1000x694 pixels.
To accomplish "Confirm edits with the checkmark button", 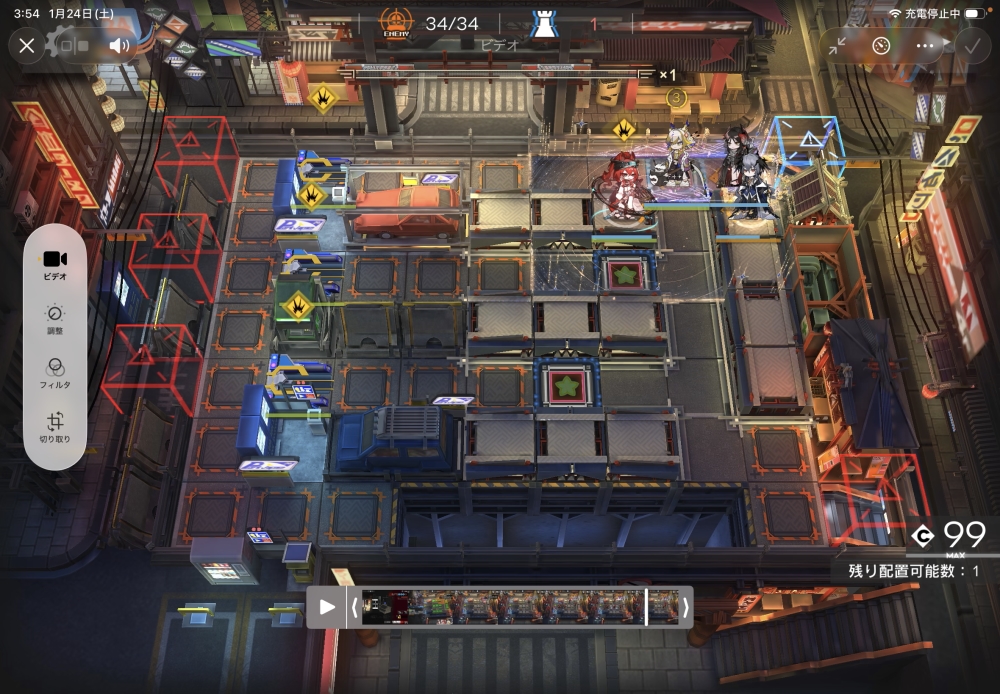I will 970,46.
